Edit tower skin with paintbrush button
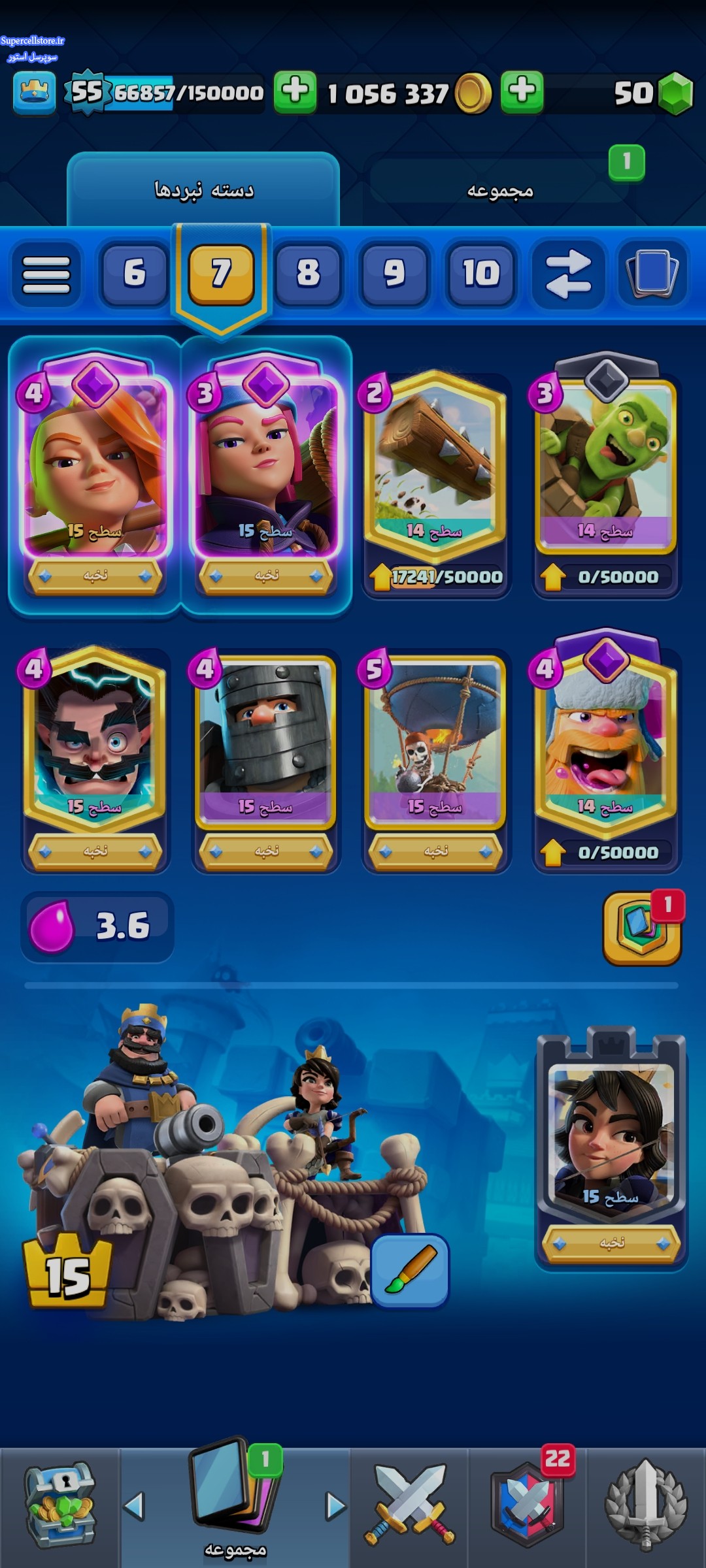Screen dimensions: 706x1568 point(410,1271)
